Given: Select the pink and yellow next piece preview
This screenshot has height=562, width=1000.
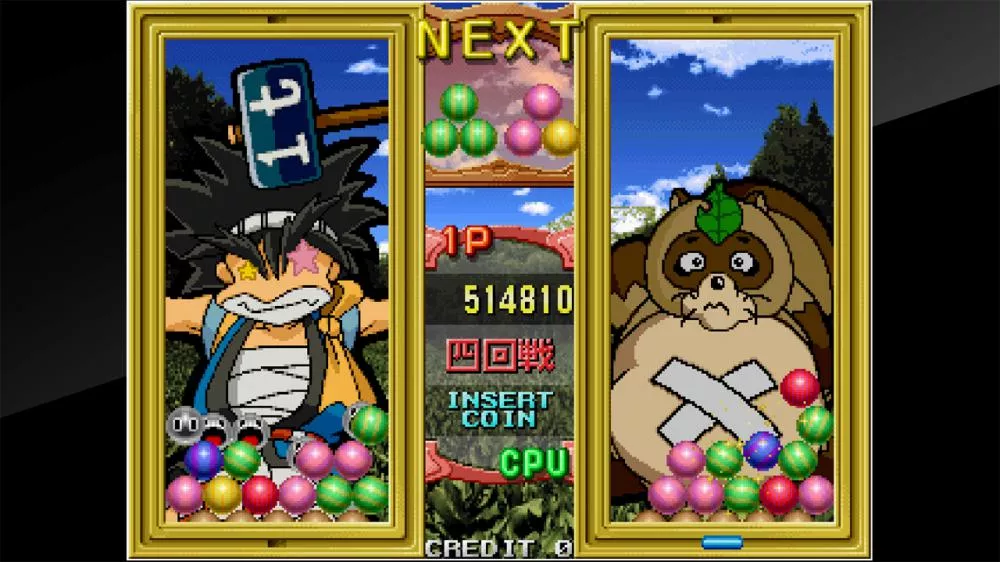Looking at the screenshot, I should (542, 122).
